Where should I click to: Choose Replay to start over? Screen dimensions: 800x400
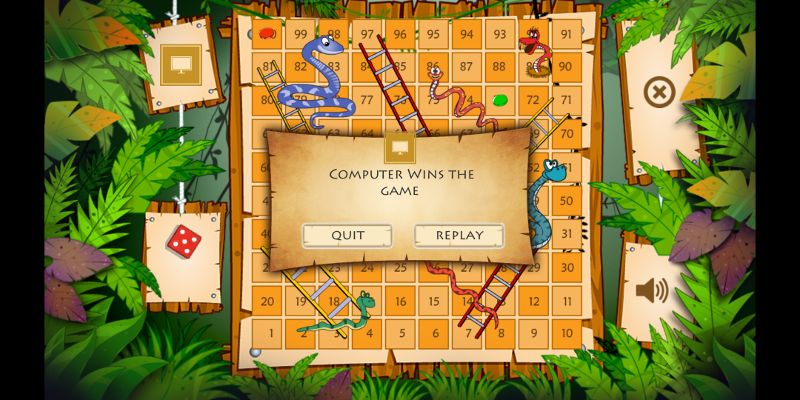[459, 236]
